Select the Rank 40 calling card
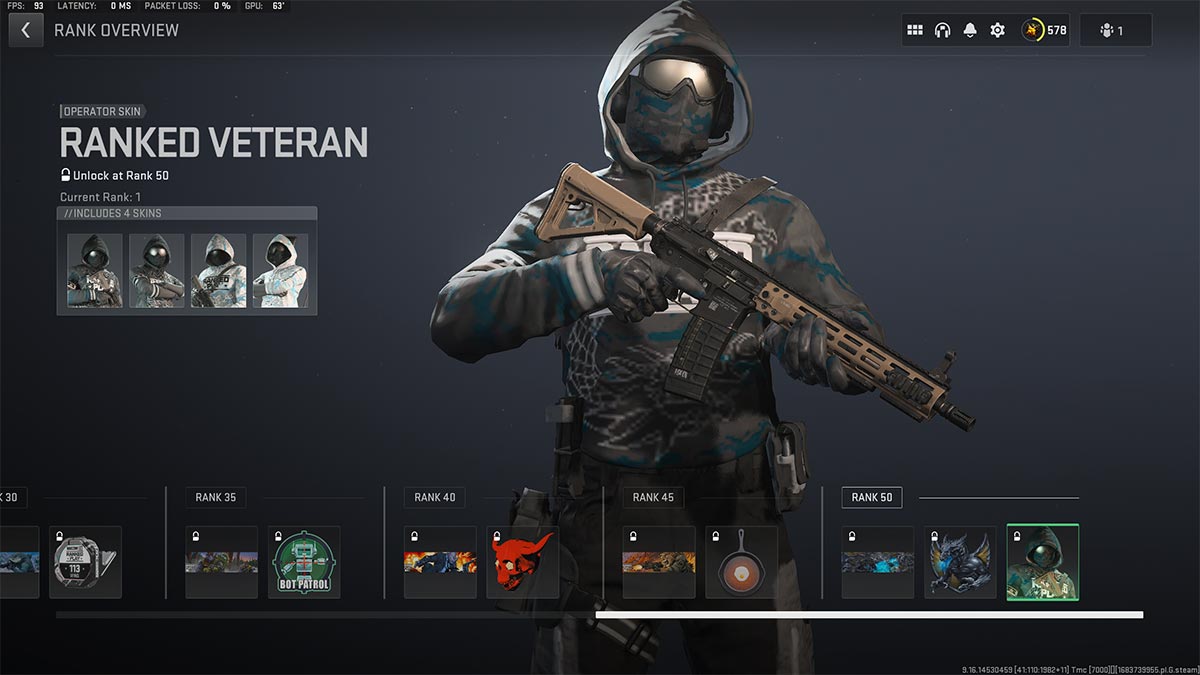 pyautogui.click(x=440, y=562)
